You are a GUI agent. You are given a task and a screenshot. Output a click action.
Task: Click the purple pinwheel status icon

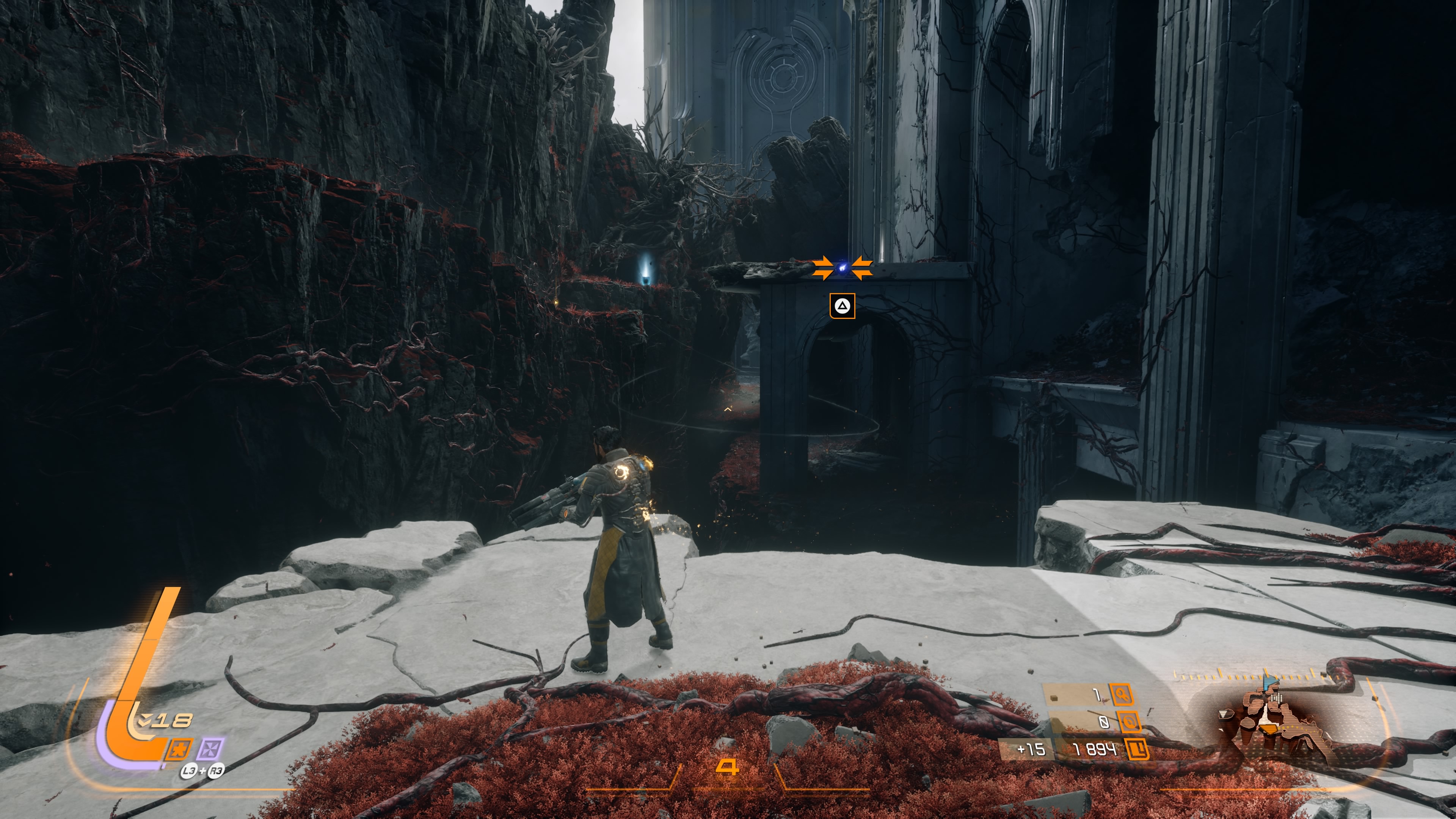tap(210, 750)
